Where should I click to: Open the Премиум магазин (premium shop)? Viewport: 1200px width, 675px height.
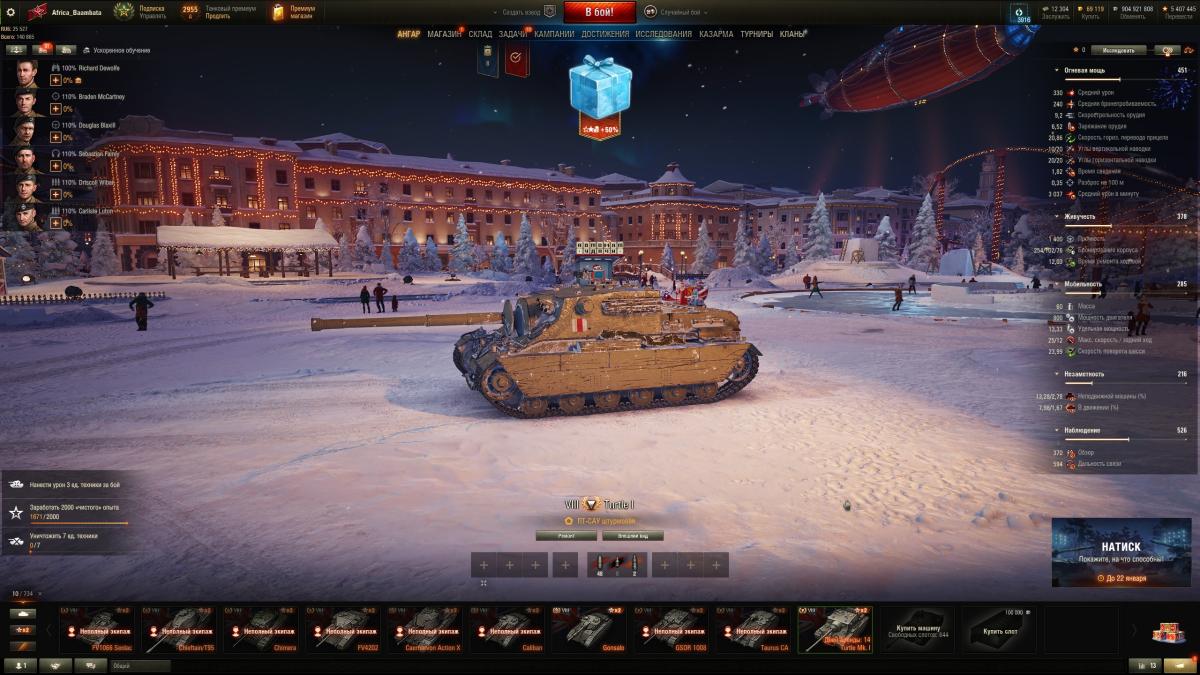[x=293, y=12]
